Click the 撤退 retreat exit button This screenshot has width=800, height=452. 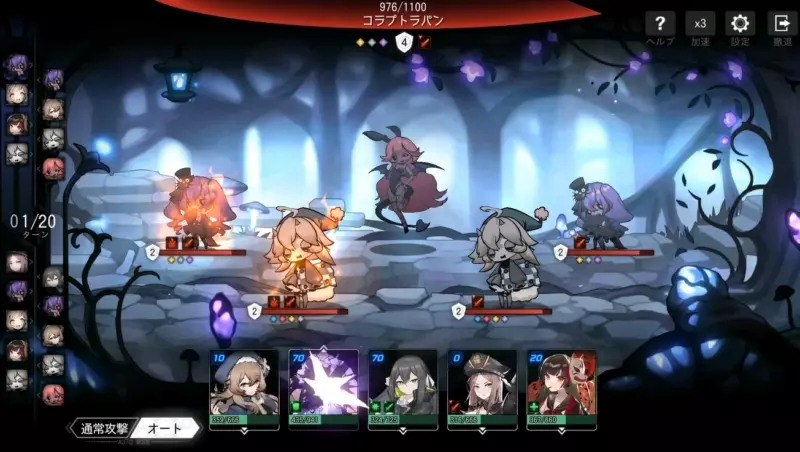click(781, 25)
